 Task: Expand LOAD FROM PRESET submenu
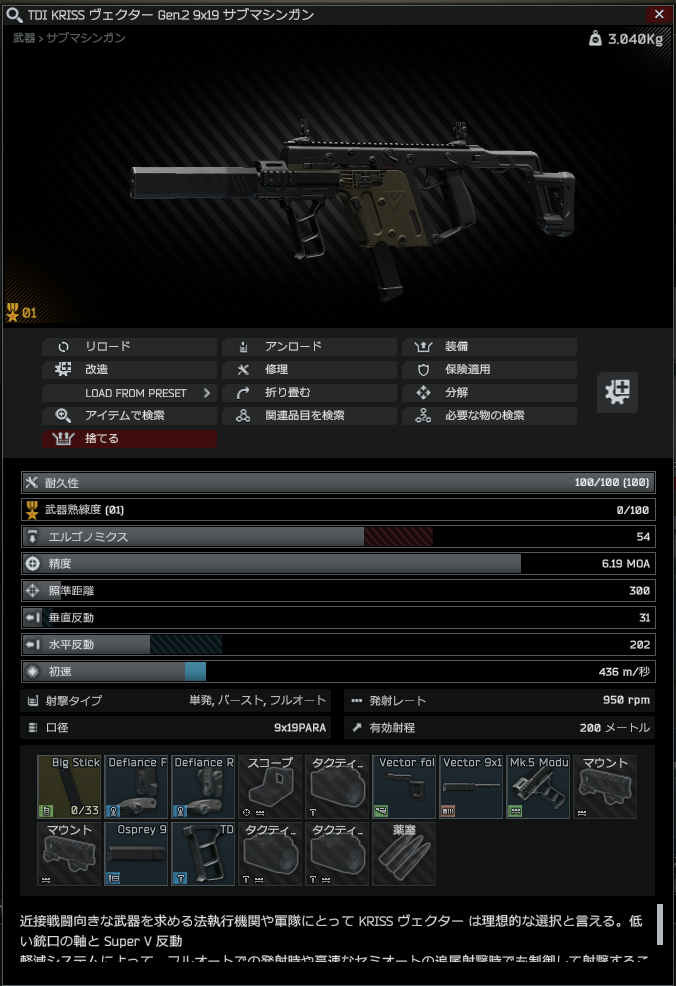129,393
